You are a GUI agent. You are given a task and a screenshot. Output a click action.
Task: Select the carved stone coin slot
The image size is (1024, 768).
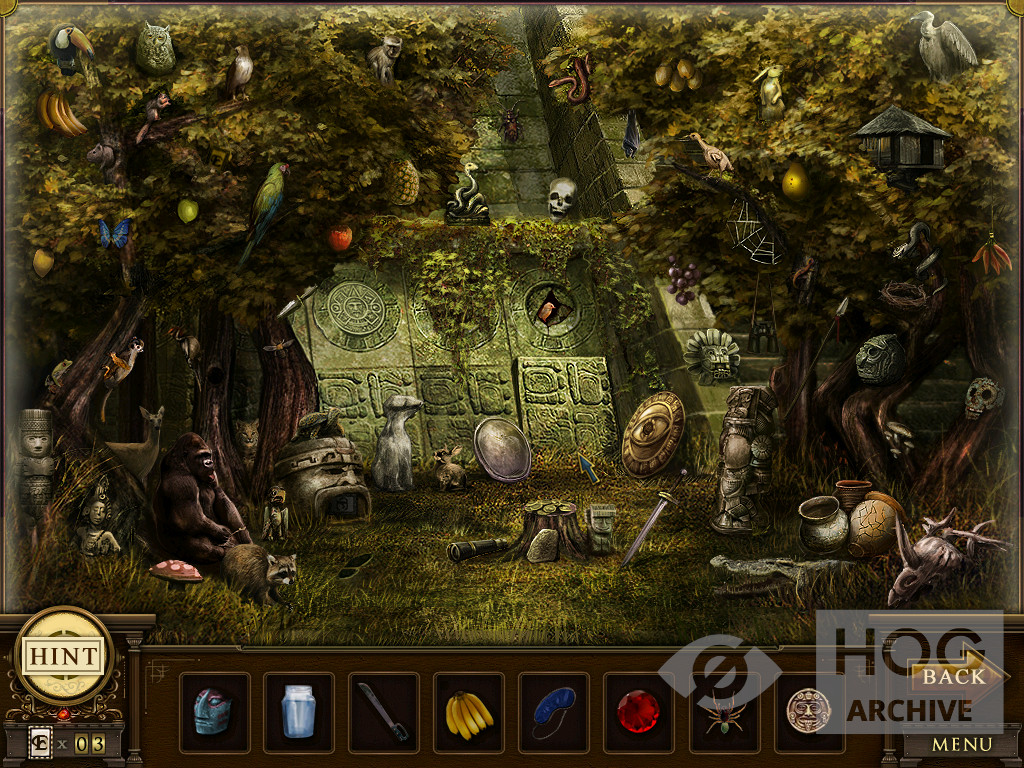point(808,712)
